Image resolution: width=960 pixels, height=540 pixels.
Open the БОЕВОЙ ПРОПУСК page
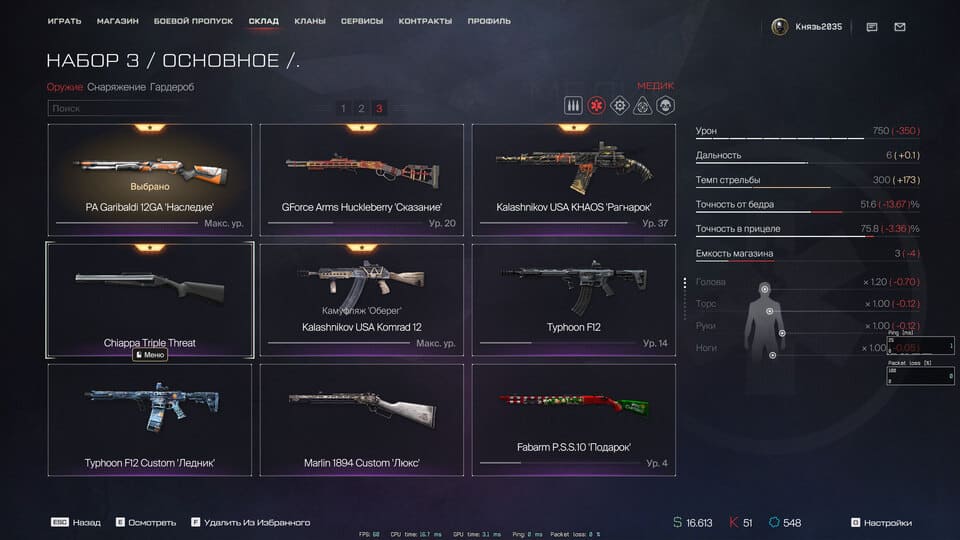(x=193, y=21)
